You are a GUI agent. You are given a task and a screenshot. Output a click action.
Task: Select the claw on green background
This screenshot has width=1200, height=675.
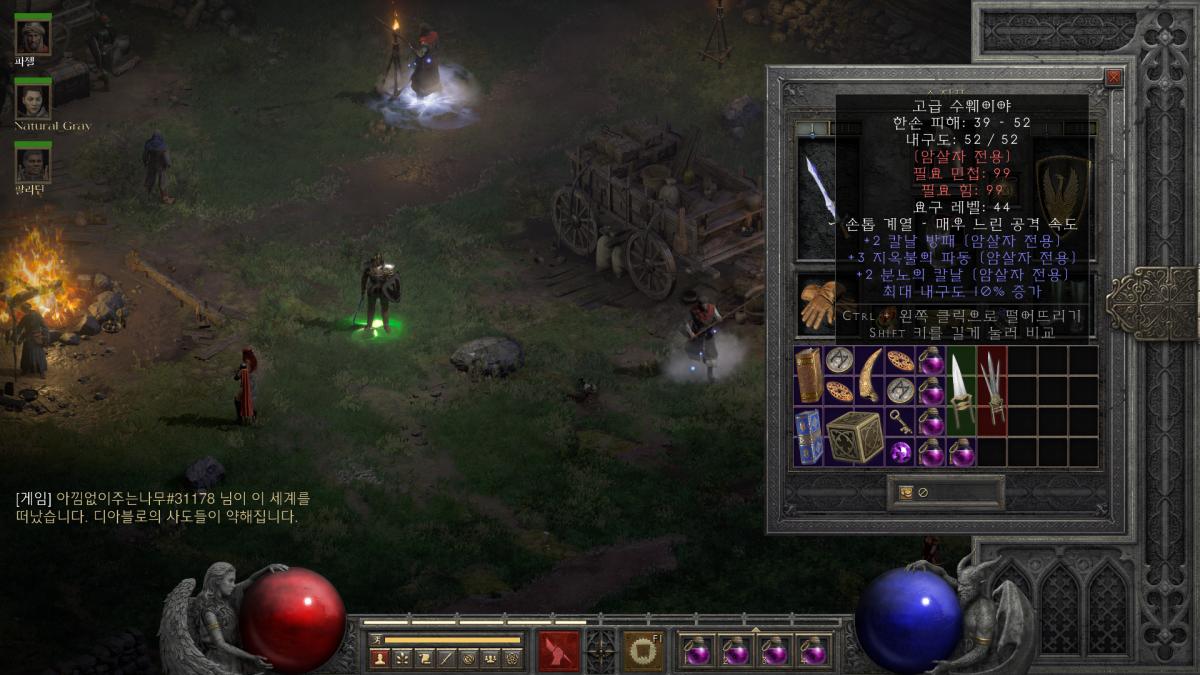tap(962, 391)
